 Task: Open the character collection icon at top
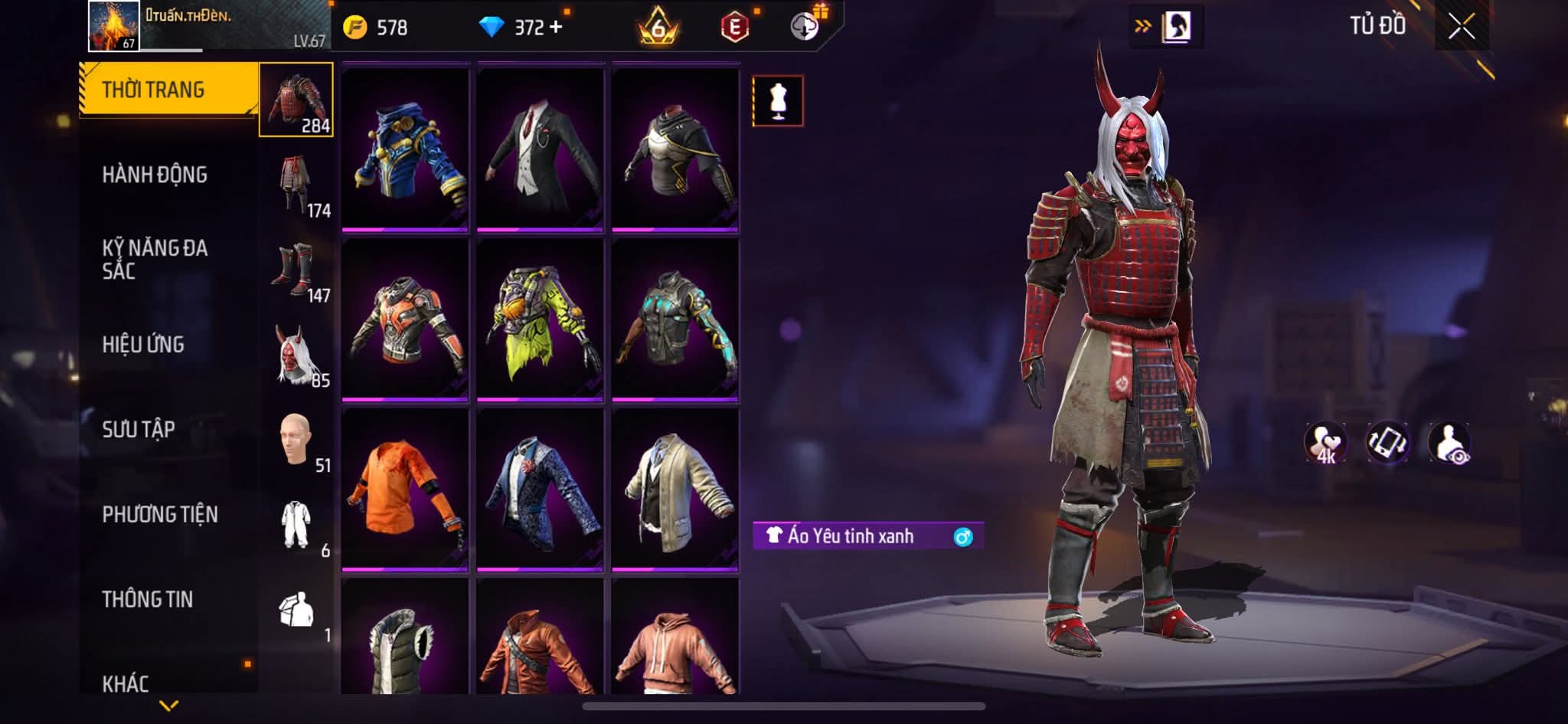point(1176,27)
